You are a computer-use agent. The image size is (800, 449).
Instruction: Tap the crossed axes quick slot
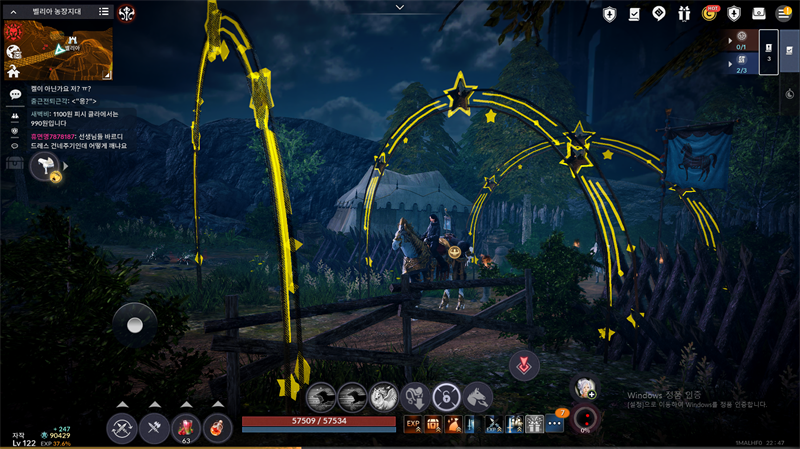click(153, 428)
